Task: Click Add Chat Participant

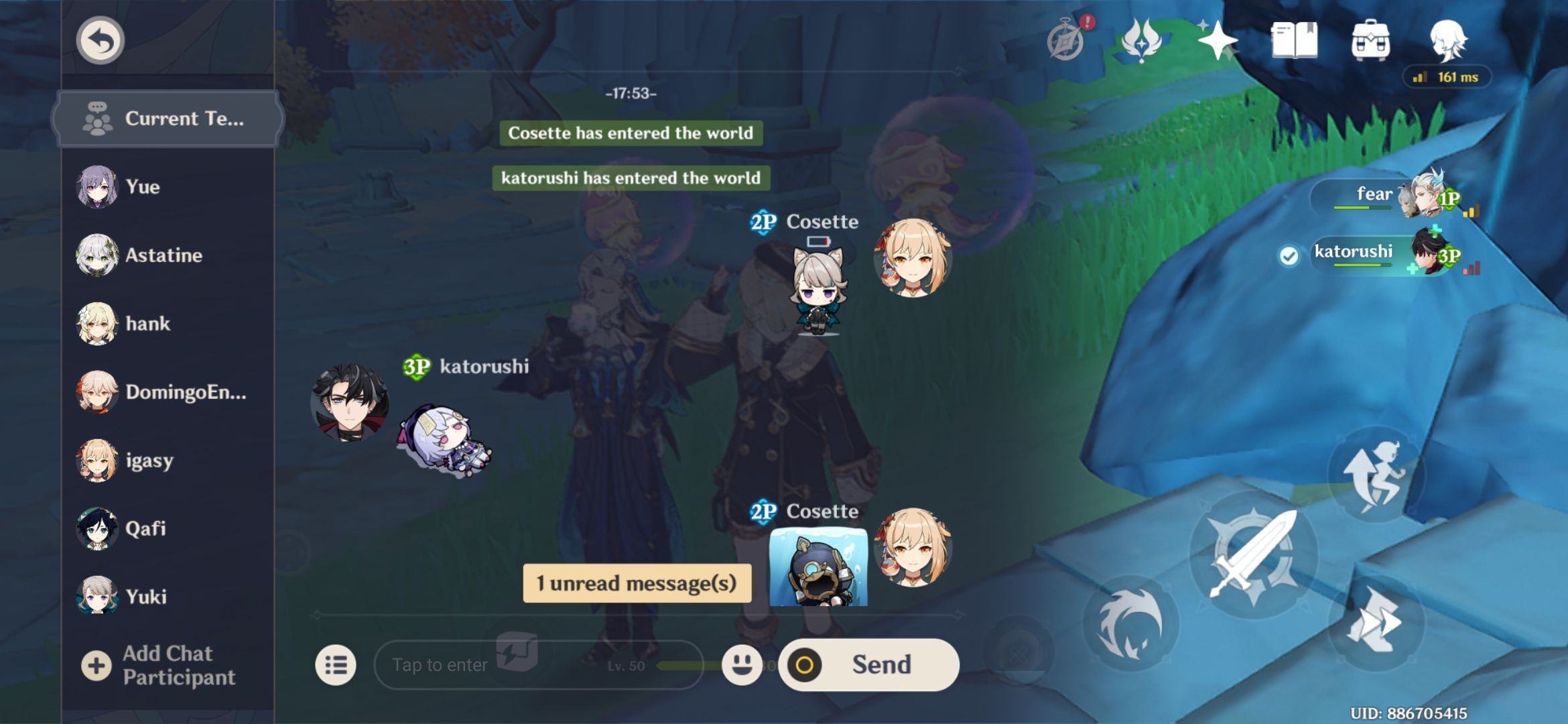Action: tap(166, 664)
